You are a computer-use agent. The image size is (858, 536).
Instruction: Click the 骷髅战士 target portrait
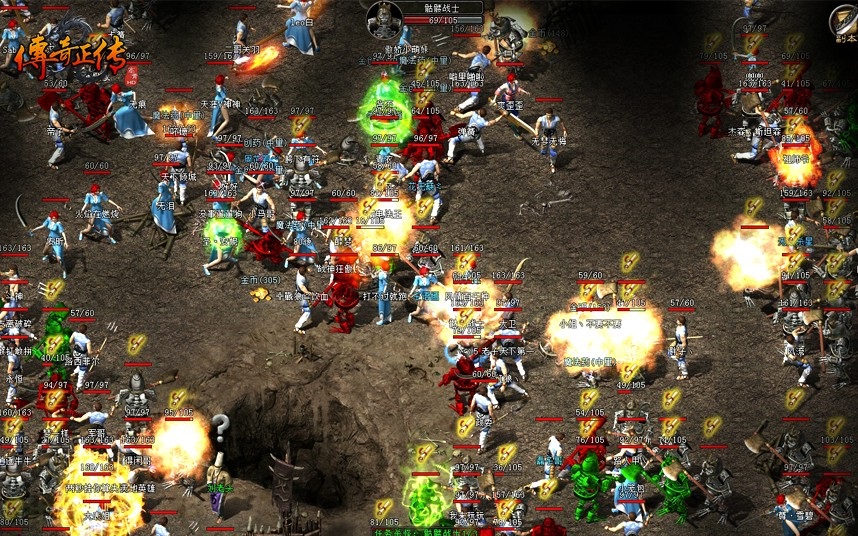click(x=384, y=18)
